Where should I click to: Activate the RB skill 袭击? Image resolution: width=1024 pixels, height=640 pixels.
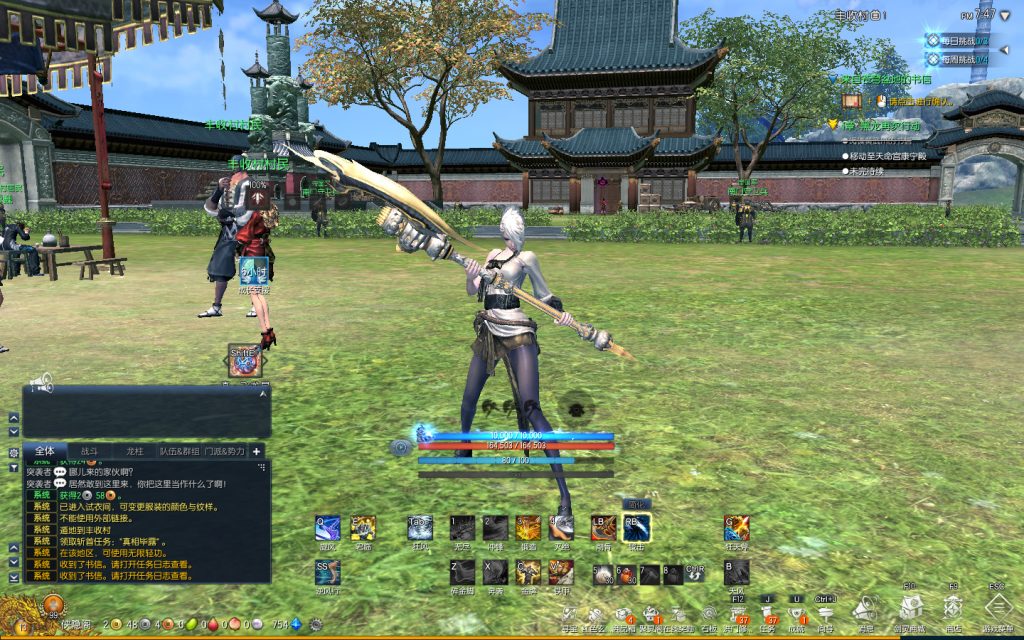(x=637, y=528)
